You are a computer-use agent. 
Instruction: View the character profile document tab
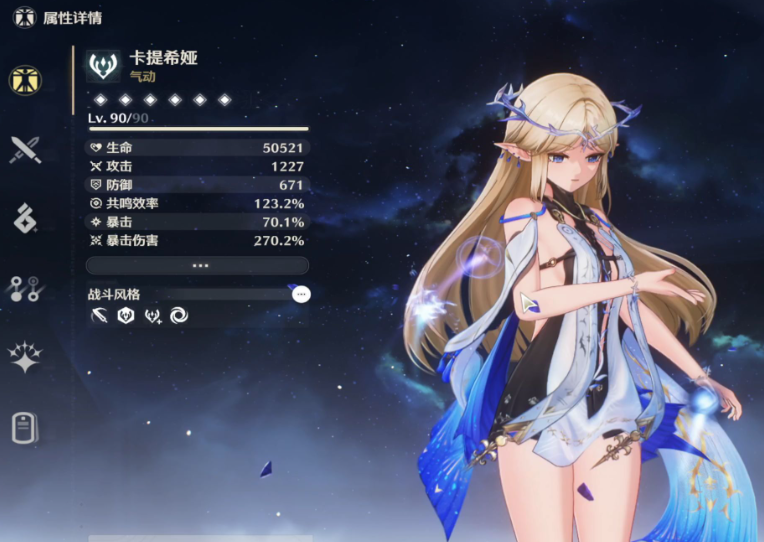[x=25, y=427]
